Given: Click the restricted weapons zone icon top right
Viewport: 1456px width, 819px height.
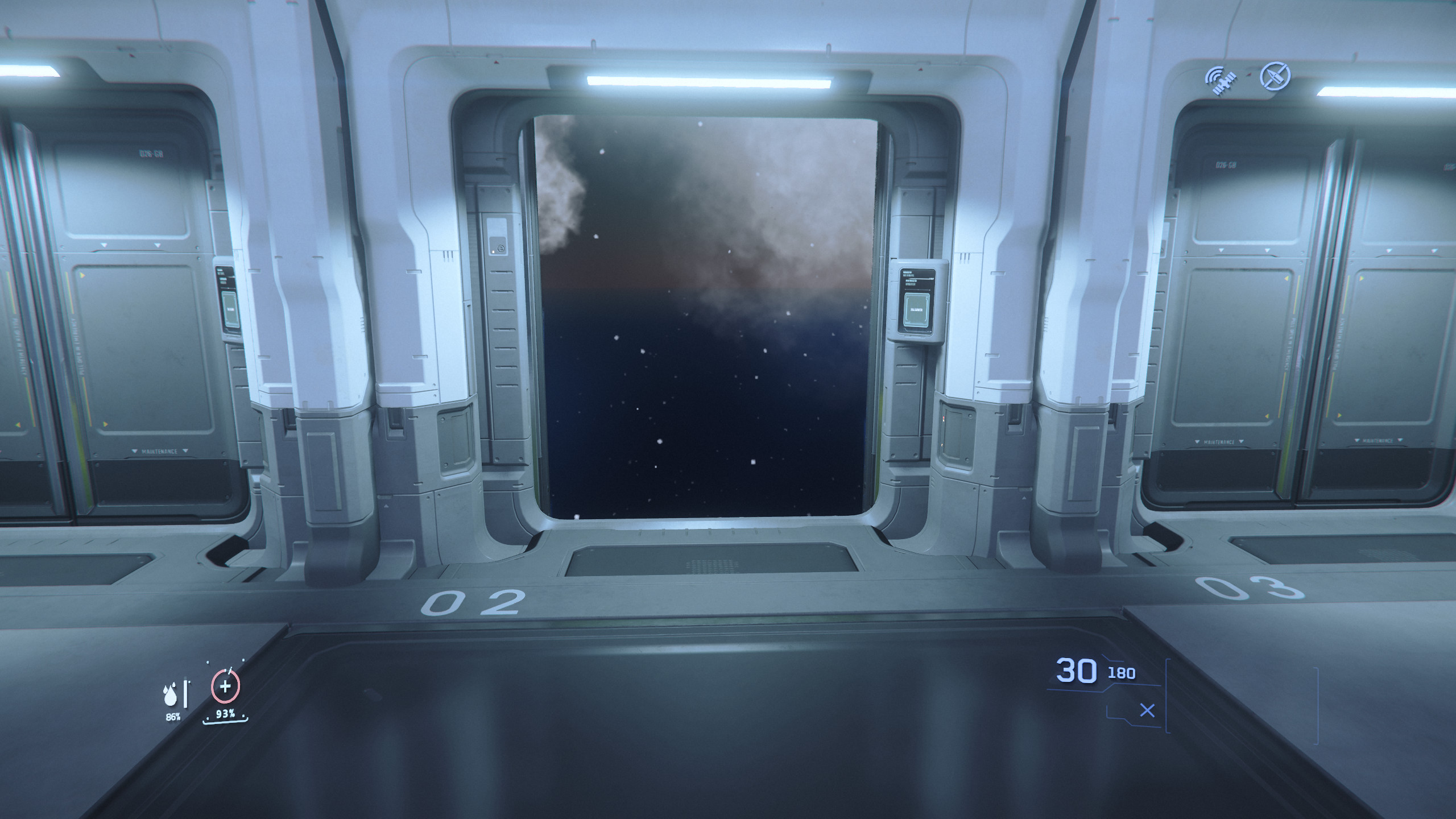Looking at the screenshot, I should tap(1277, 77).
